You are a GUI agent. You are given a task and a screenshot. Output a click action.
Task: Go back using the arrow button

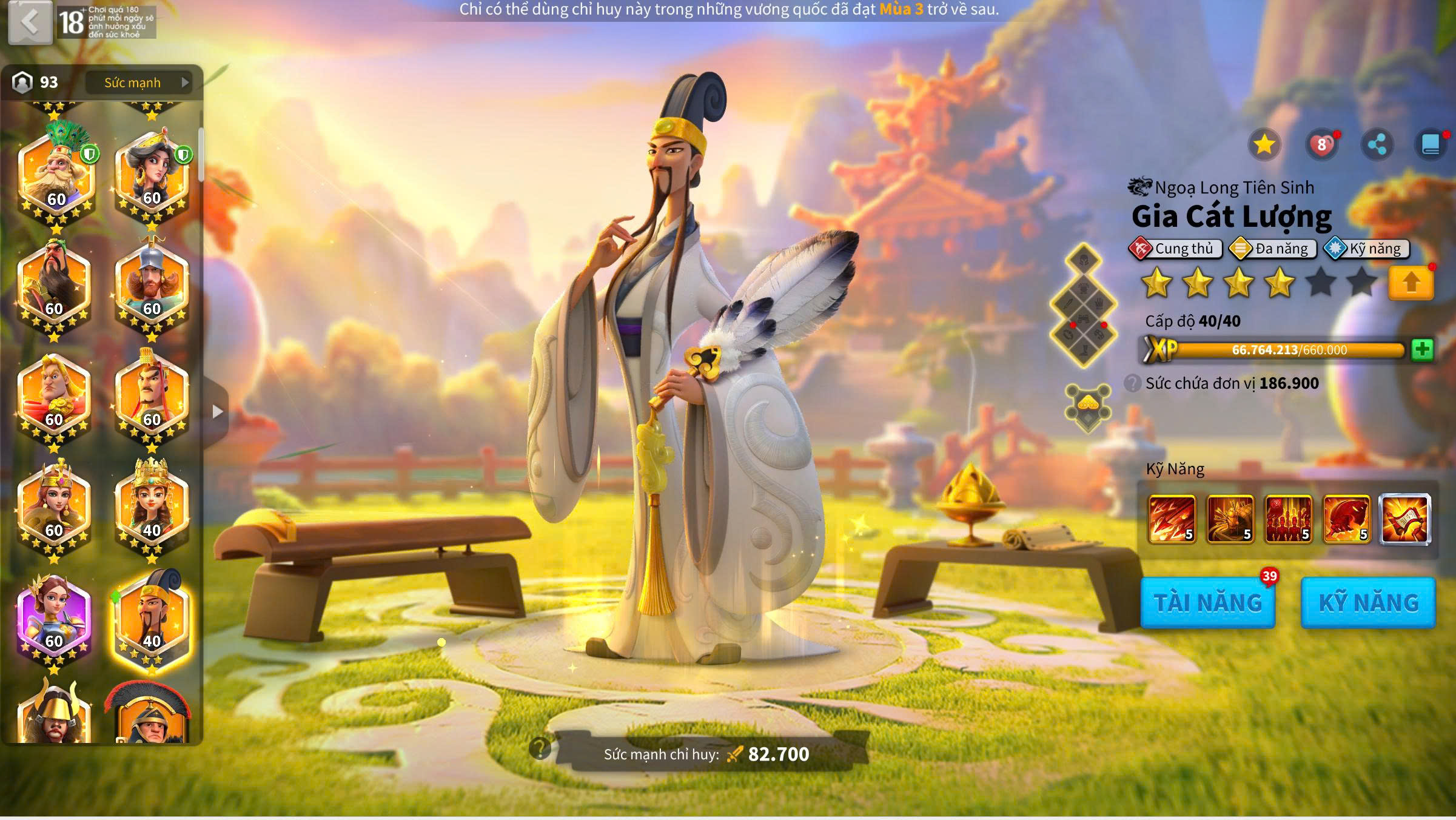click(30, 23)
